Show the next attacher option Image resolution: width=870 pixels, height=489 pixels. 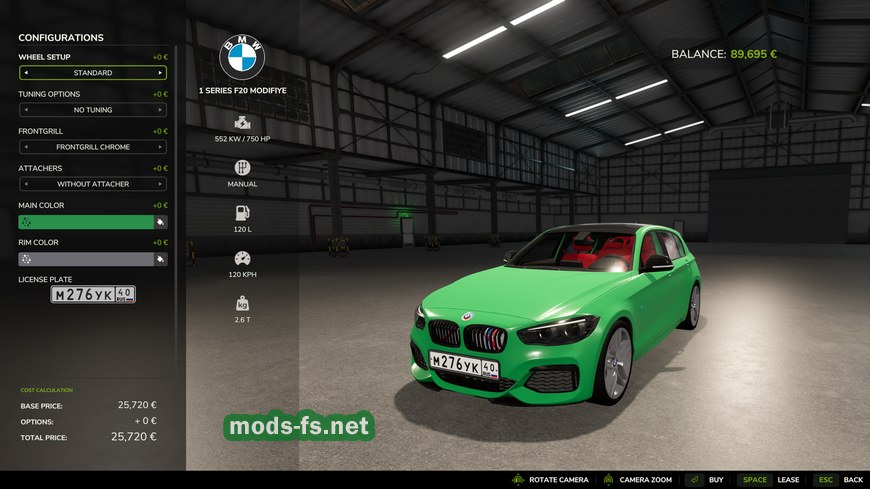click(160, 184)
